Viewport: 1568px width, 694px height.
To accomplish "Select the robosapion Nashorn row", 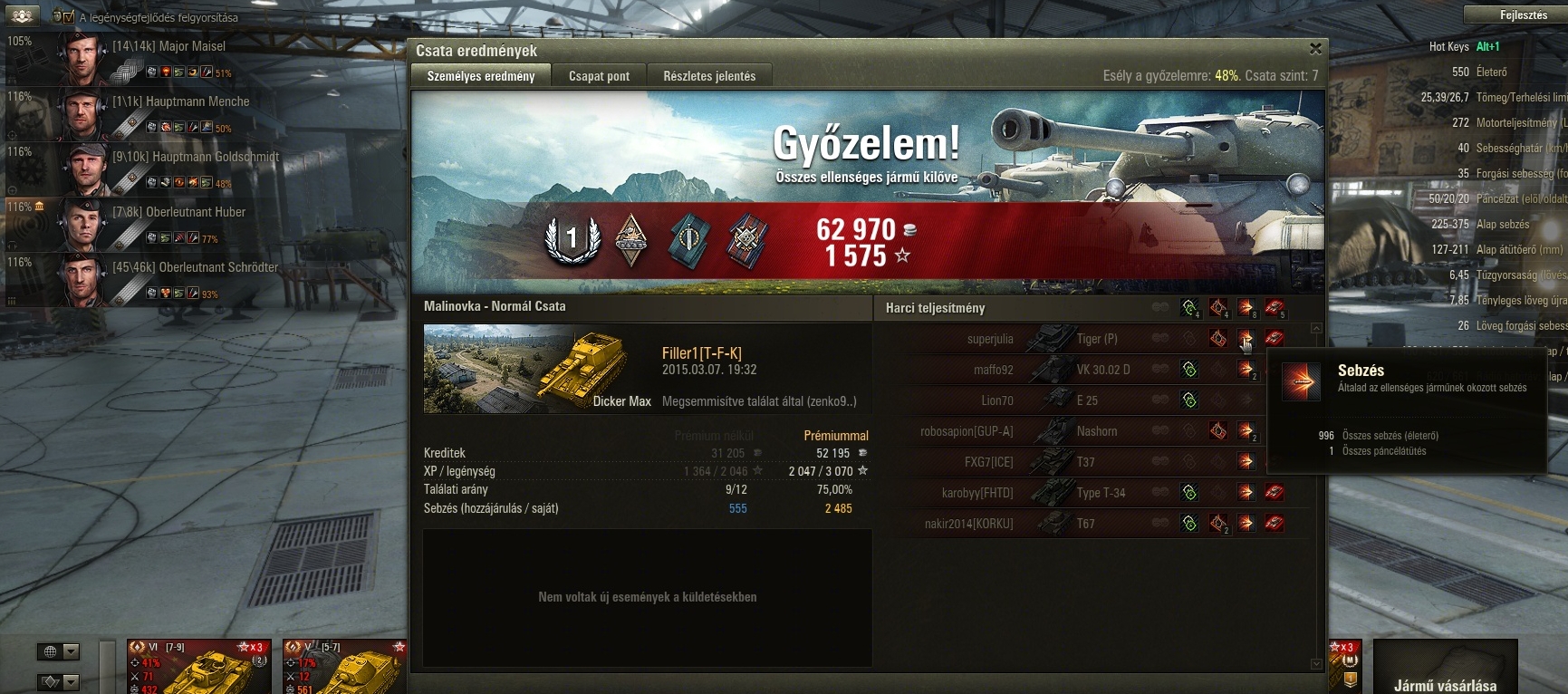I will pos(1042,431).
